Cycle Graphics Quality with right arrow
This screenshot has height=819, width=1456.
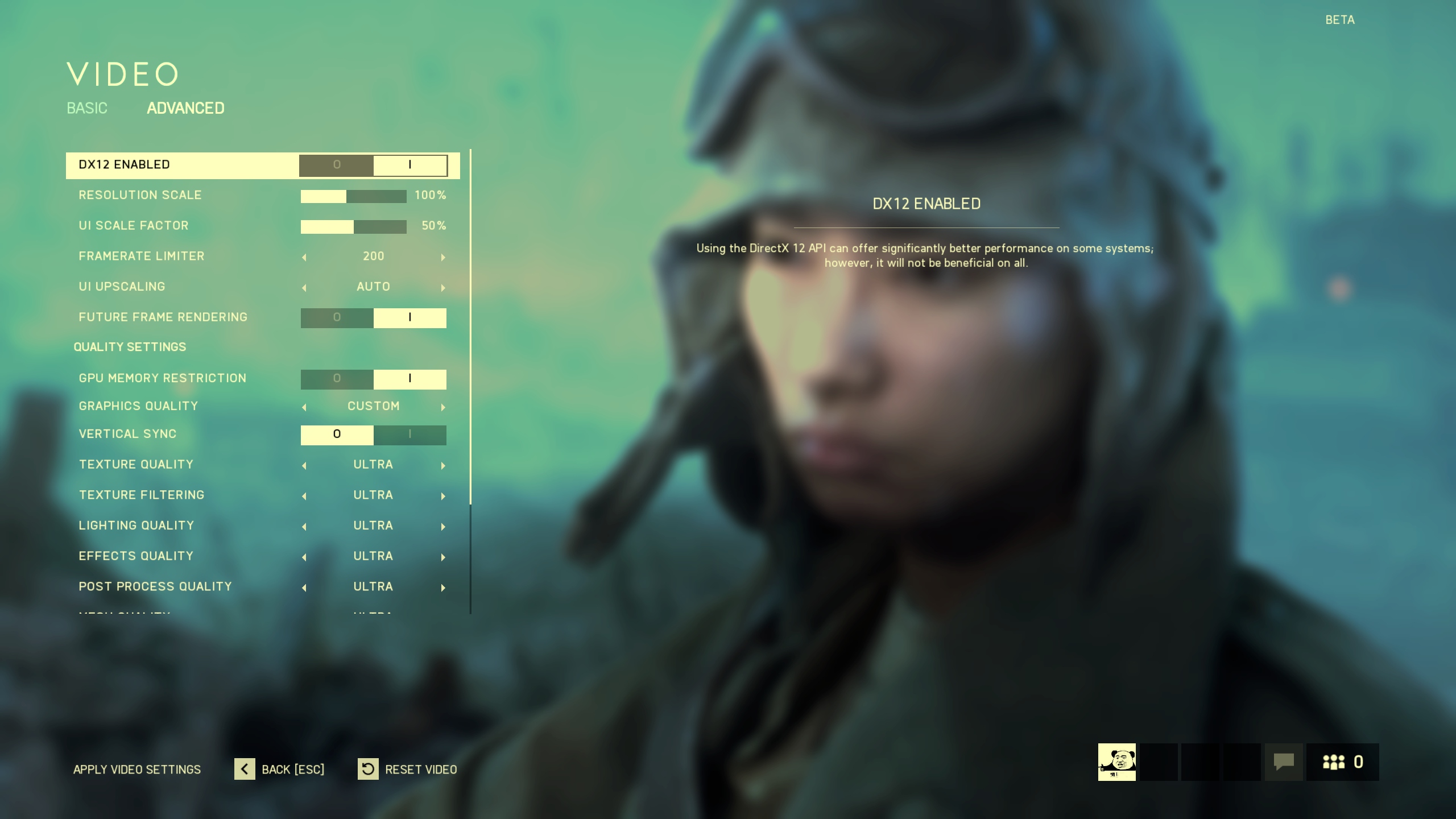click(443, 407)
